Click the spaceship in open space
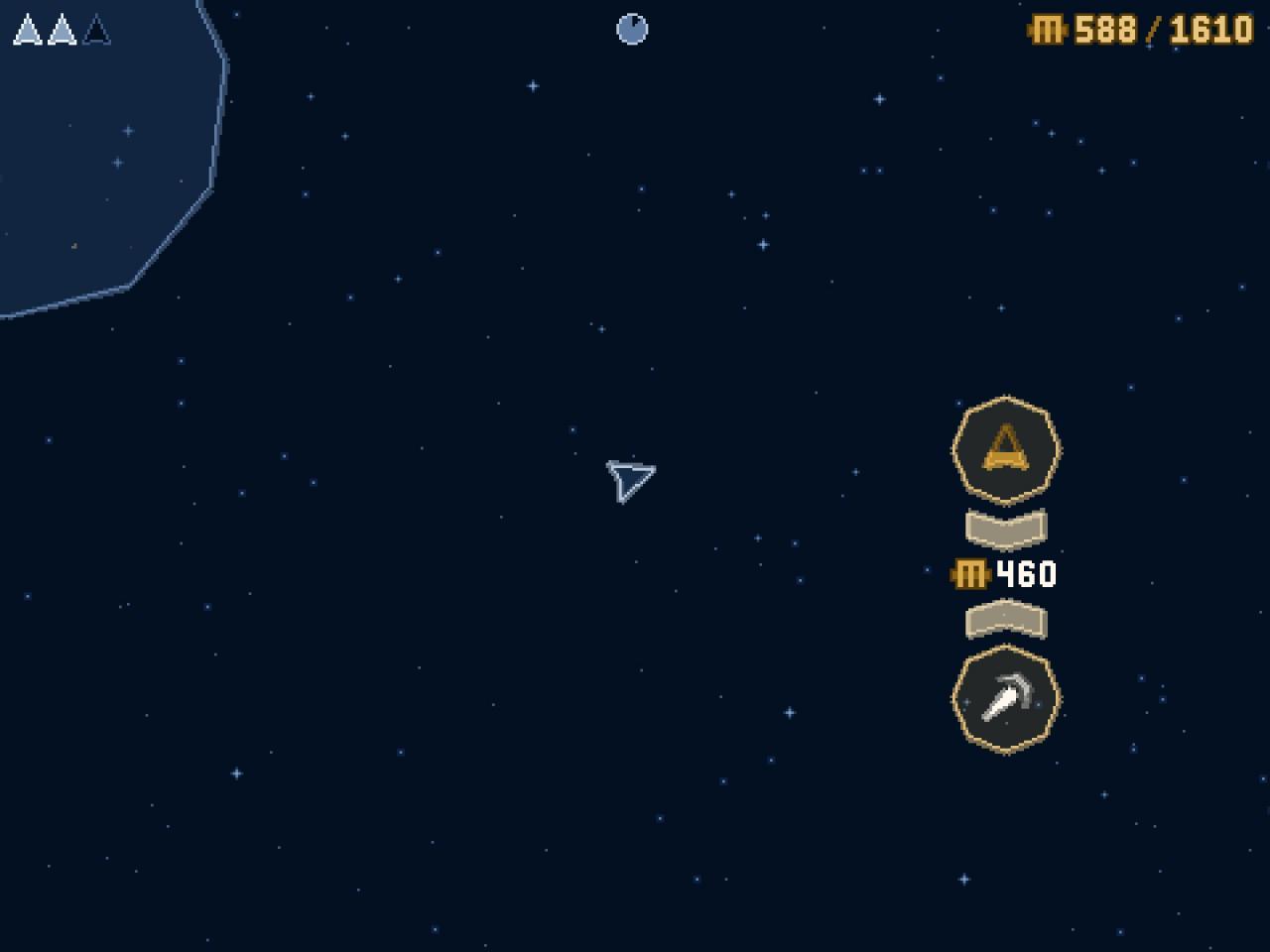1270x952 pixels. [x=629, y=479]
